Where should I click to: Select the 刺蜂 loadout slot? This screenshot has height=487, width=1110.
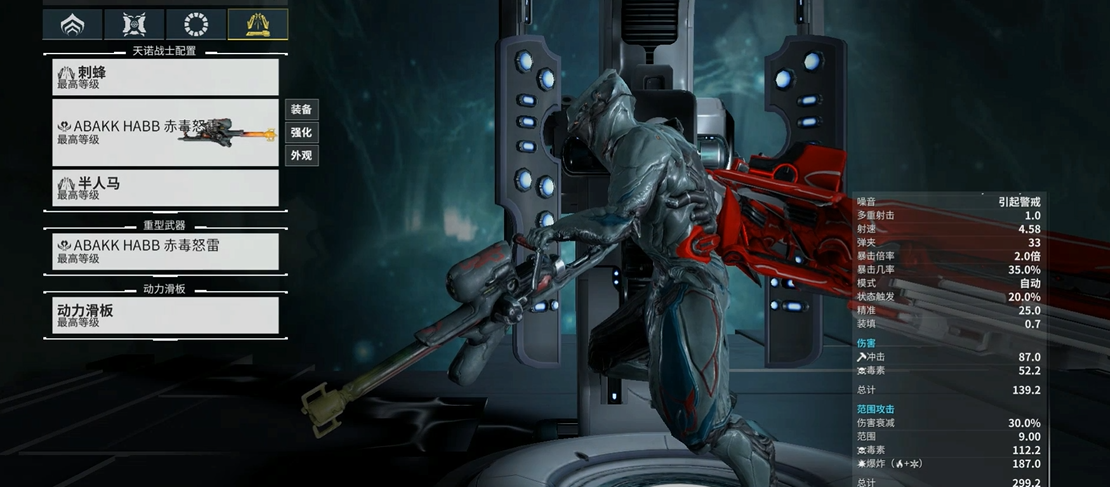[x=166, y=77]
